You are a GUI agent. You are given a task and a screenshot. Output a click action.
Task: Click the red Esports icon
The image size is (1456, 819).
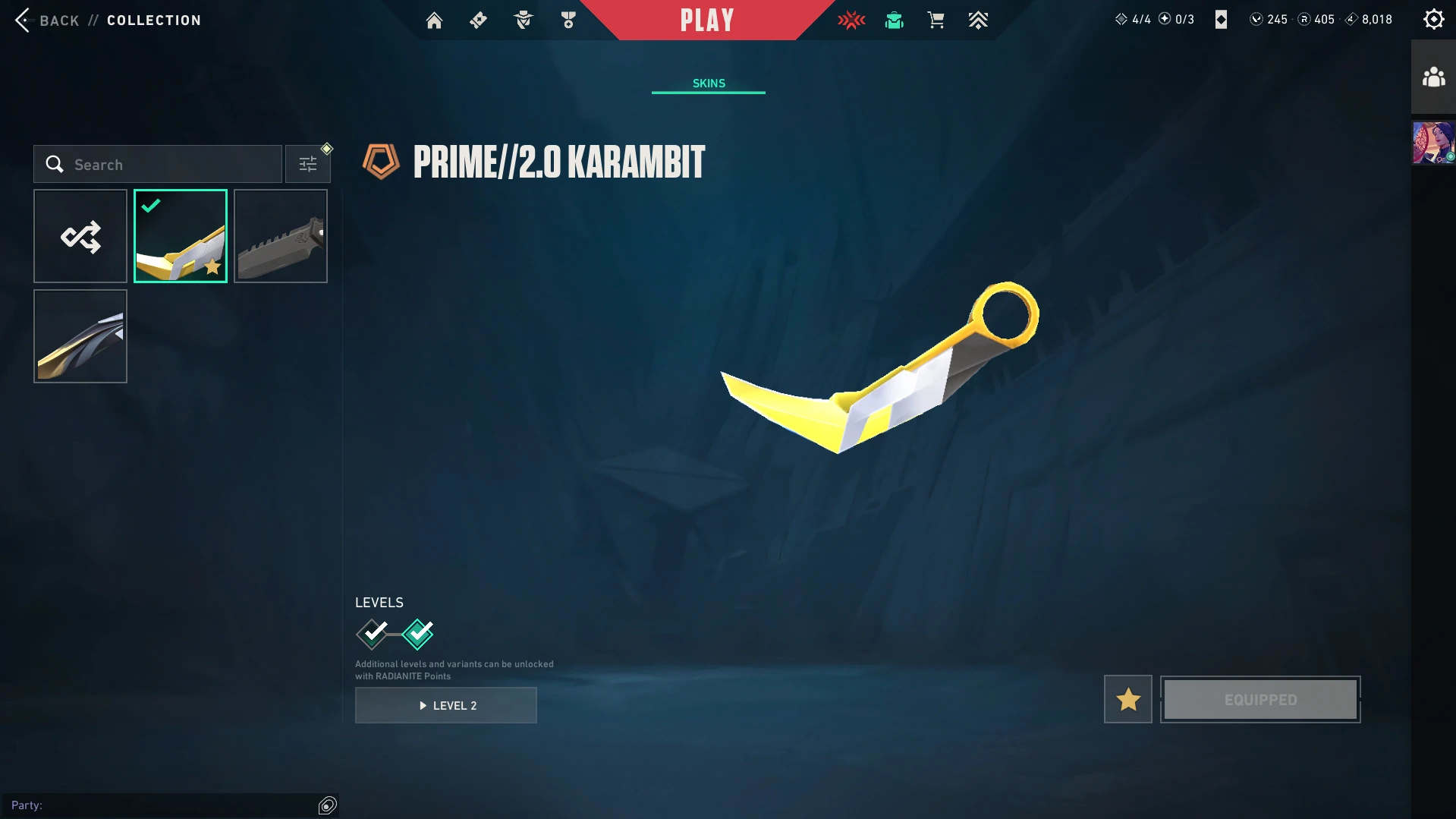tap(851, 20)
